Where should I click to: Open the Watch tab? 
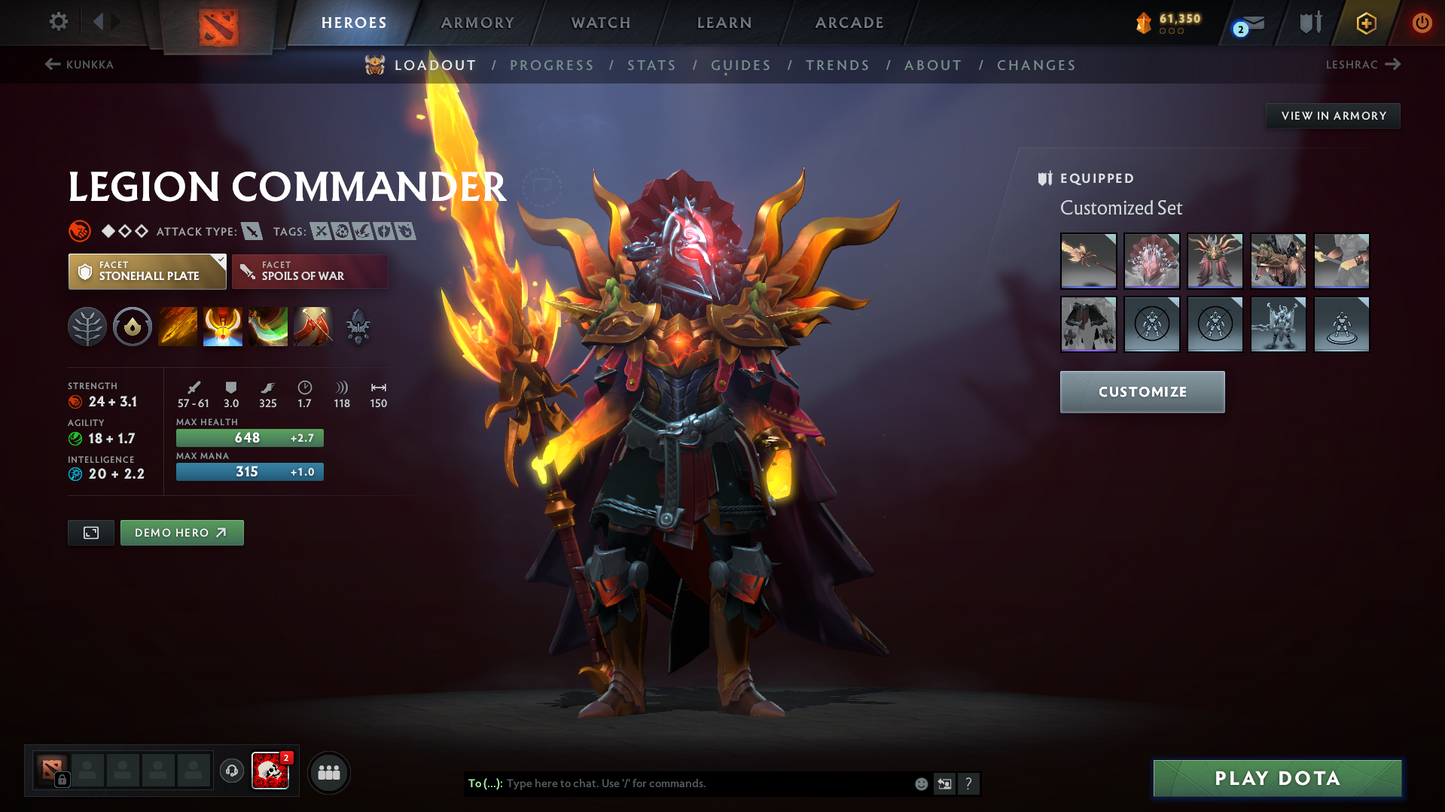point(601,23)
